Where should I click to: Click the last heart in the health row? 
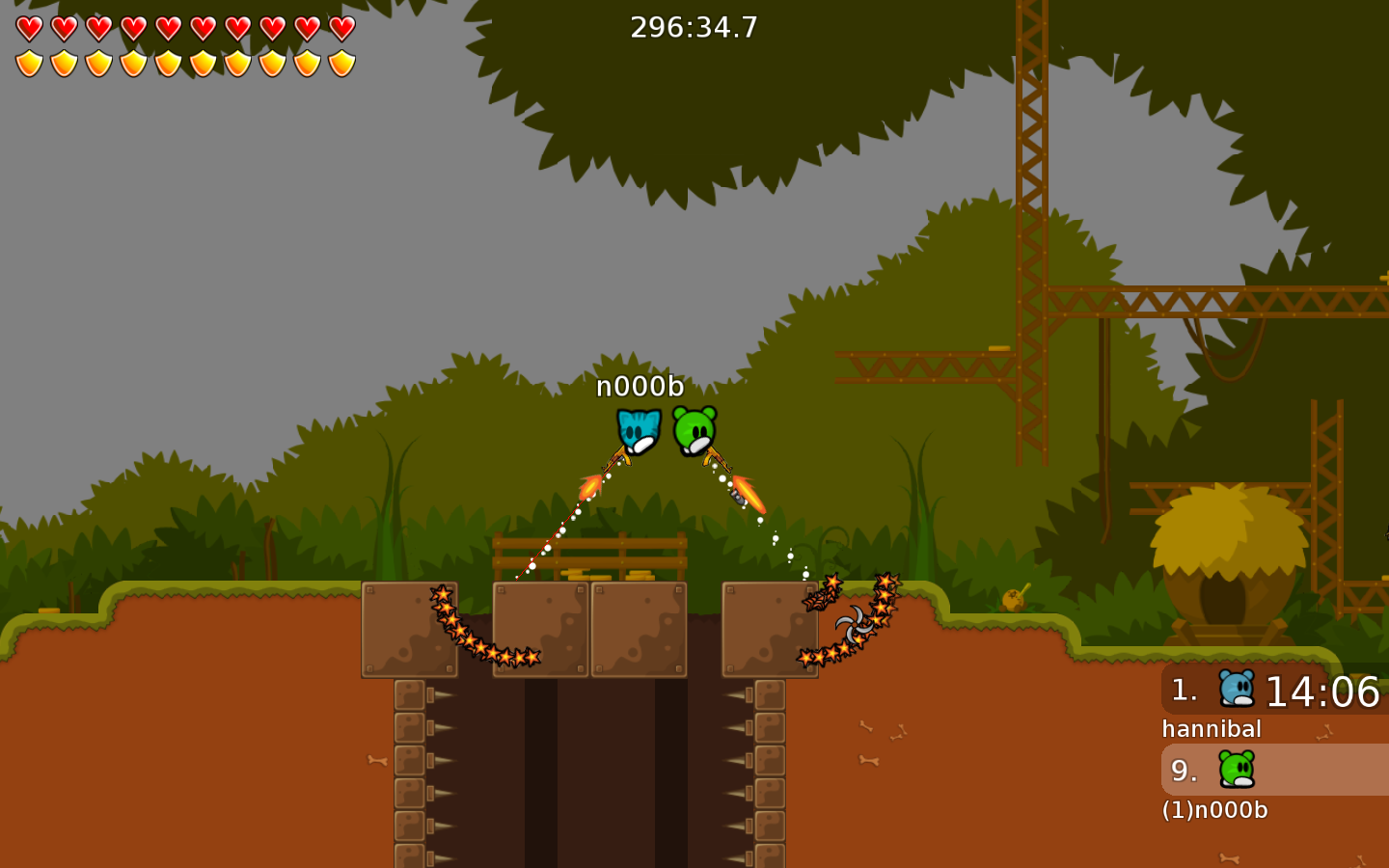pyautogui.click(x=341, y=27)
